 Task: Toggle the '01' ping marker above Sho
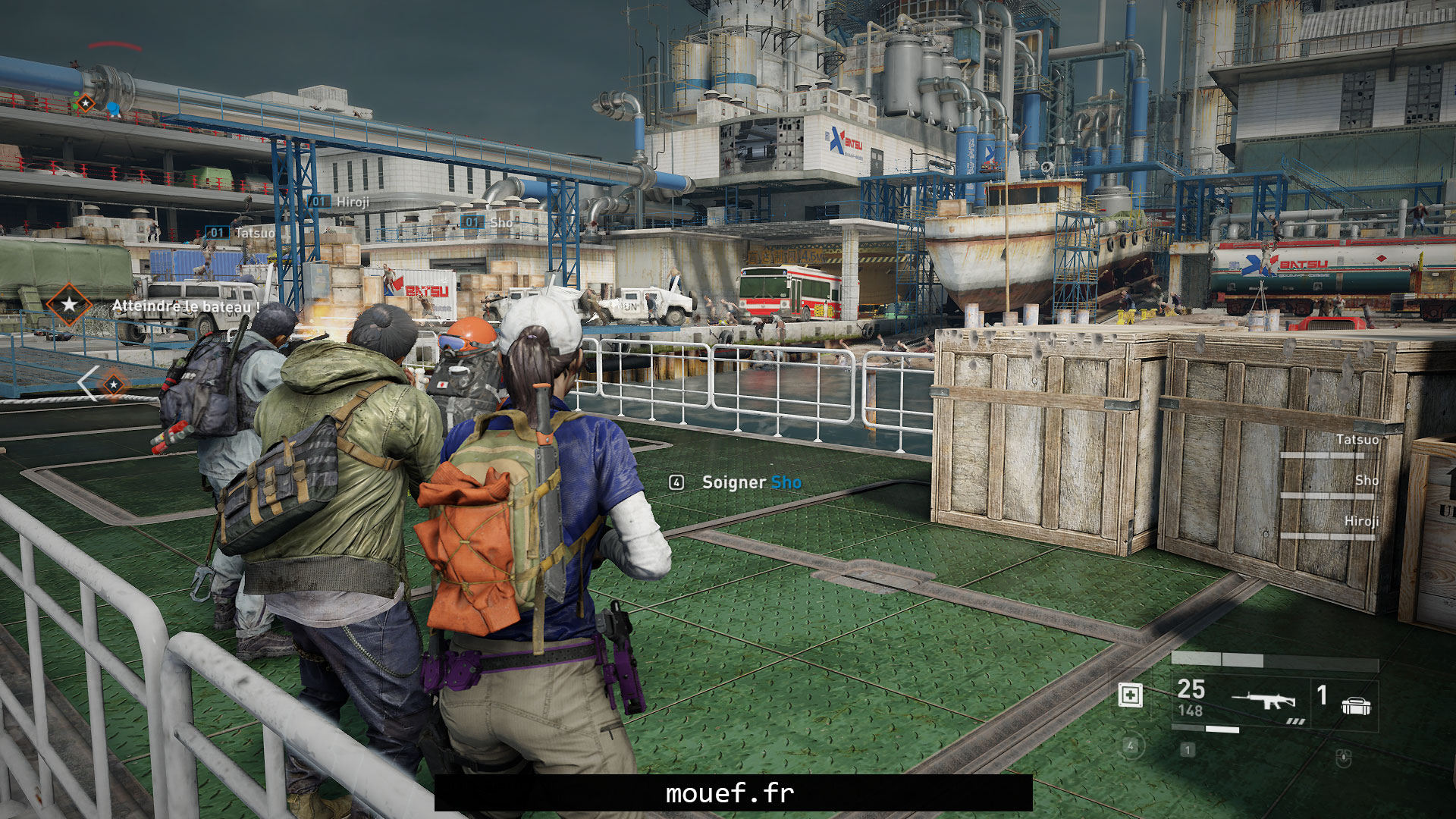tap(471, 222)
